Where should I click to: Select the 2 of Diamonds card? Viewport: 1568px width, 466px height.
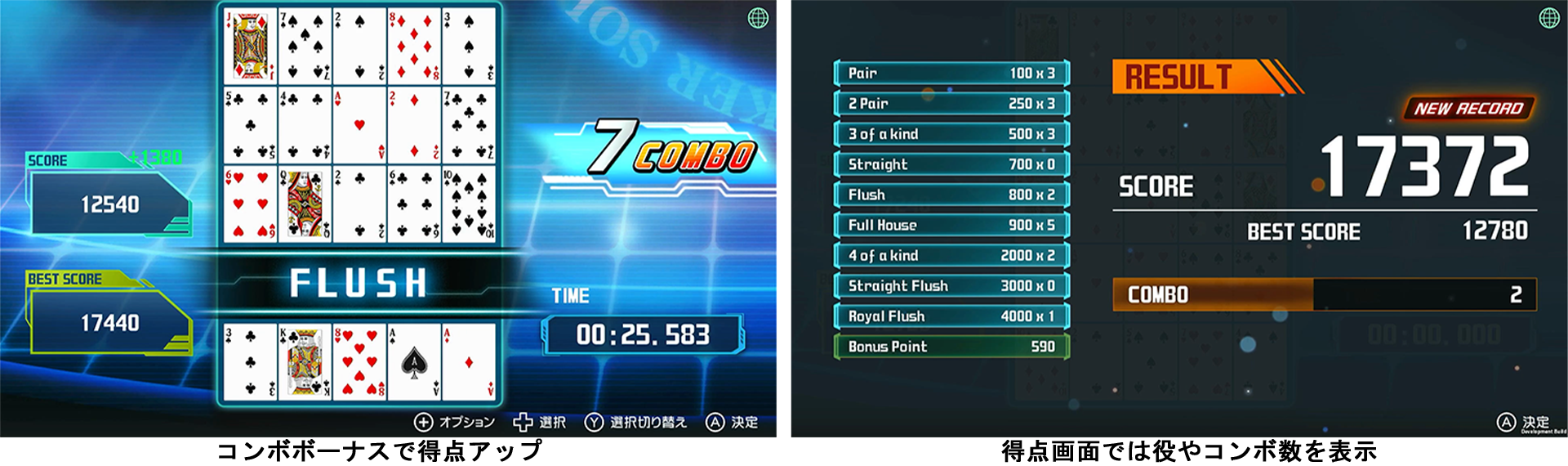[414, 125]
